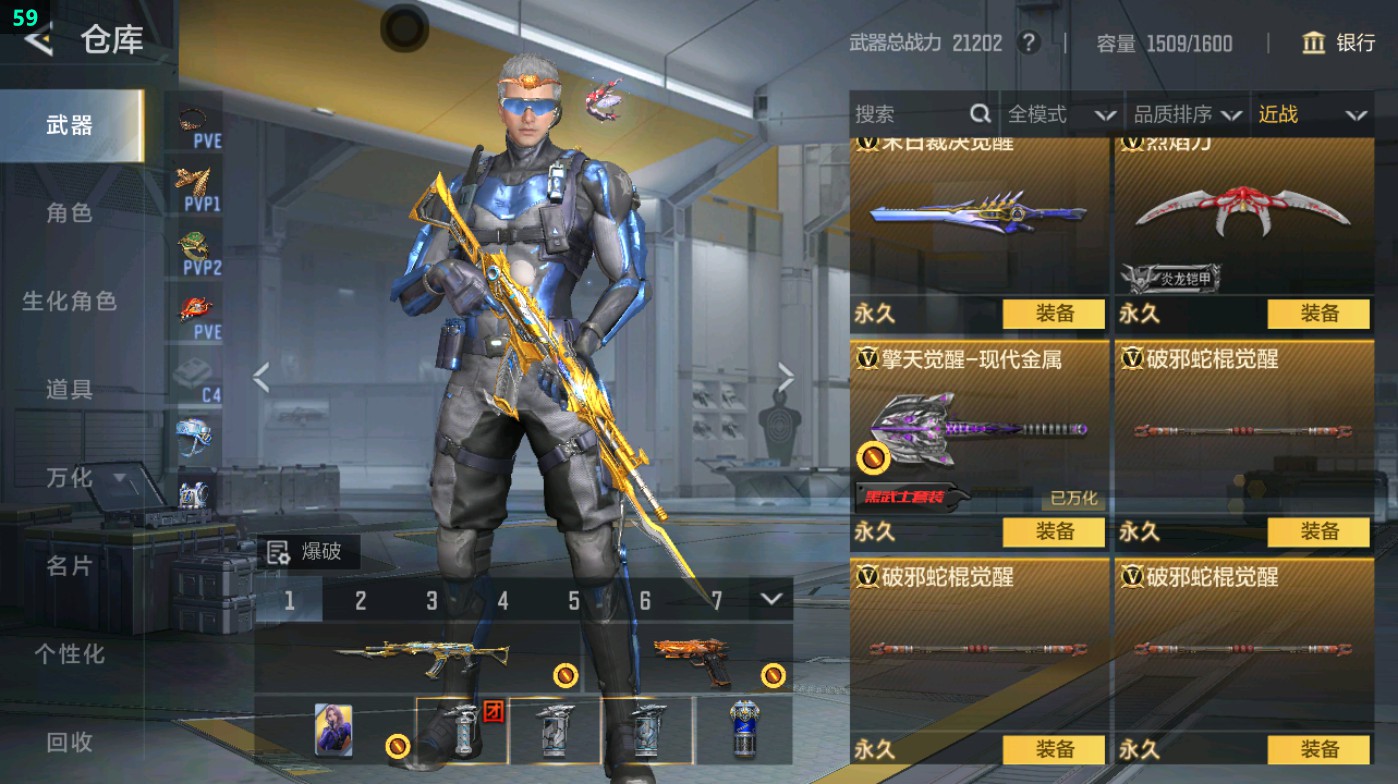Switch to the 万化 tab in the sidebar
Viewport: 1398px width, 784px height.
[70, 478]
